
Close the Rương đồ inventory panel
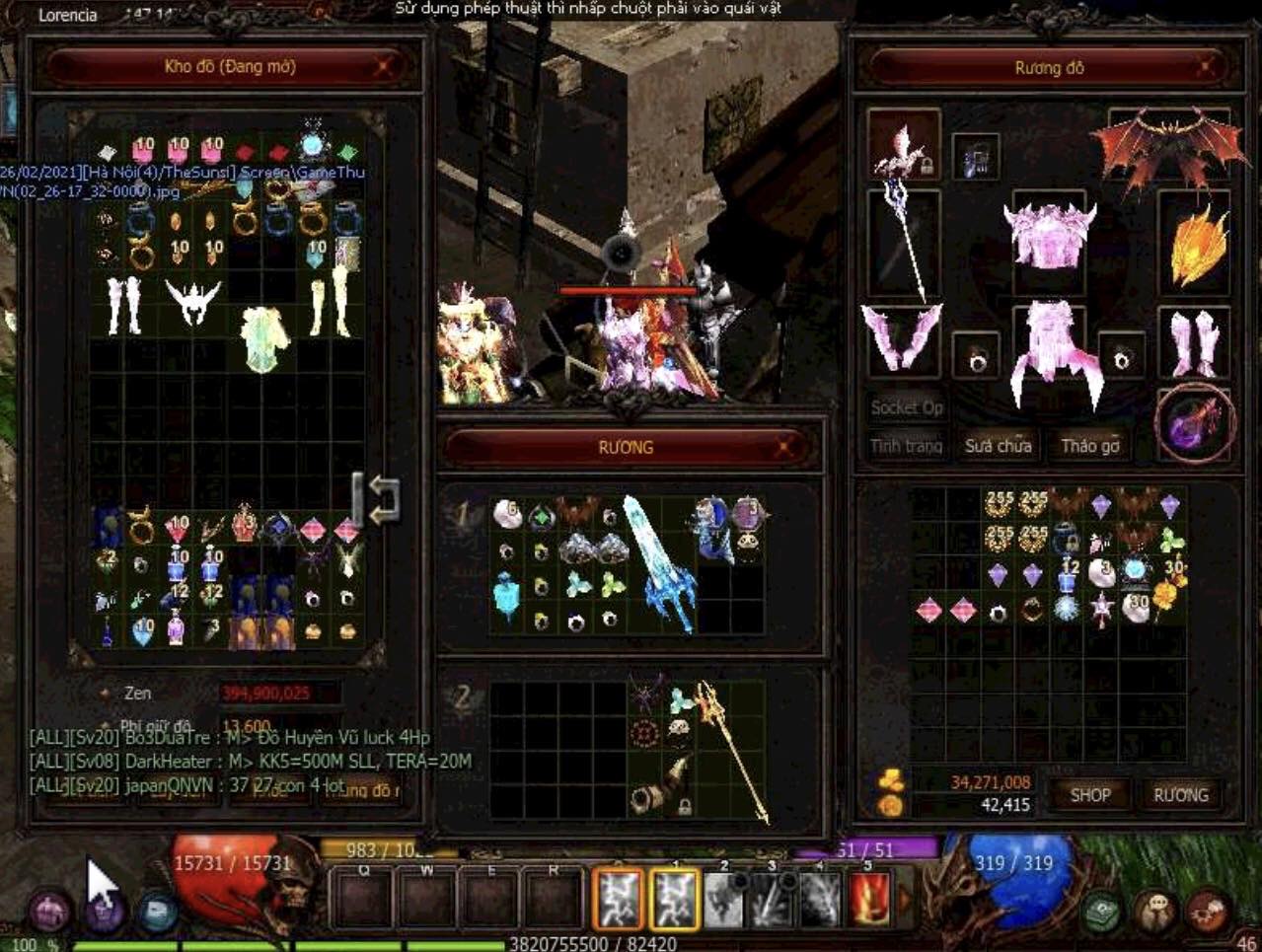(1205, 67)
